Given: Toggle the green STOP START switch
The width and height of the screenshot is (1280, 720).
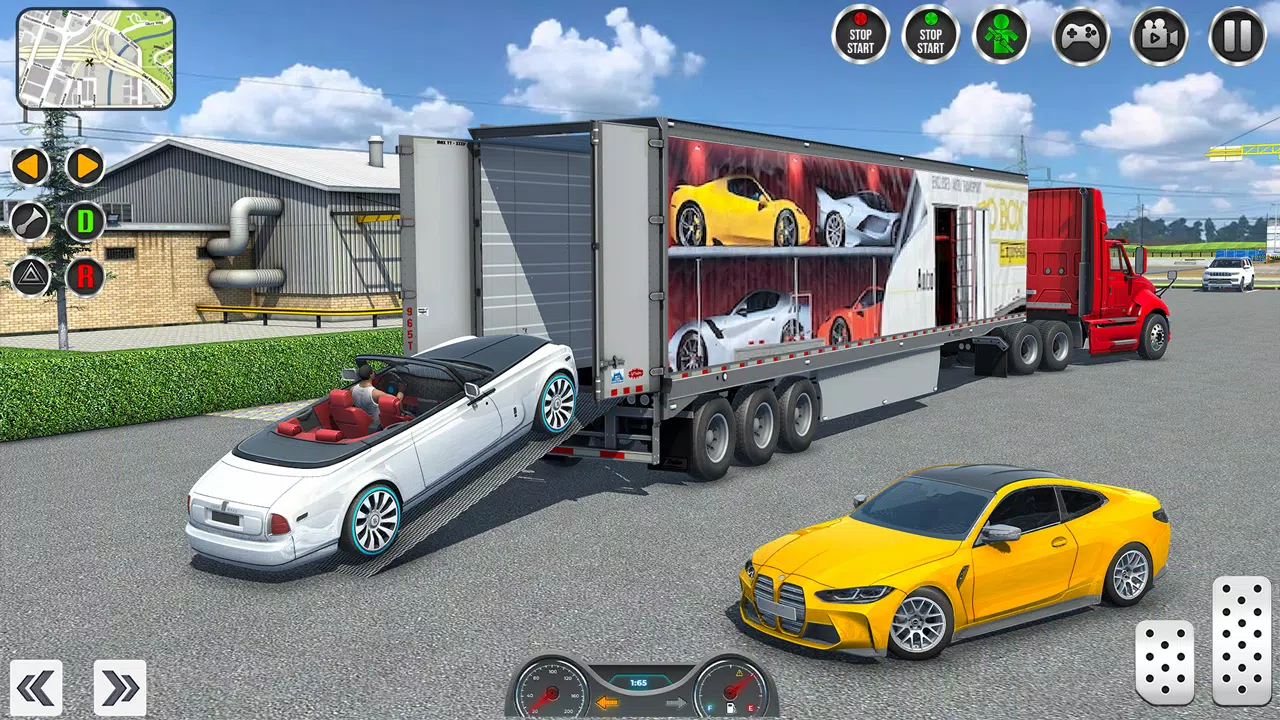Looking at the screenshot, I should (930, 35).
